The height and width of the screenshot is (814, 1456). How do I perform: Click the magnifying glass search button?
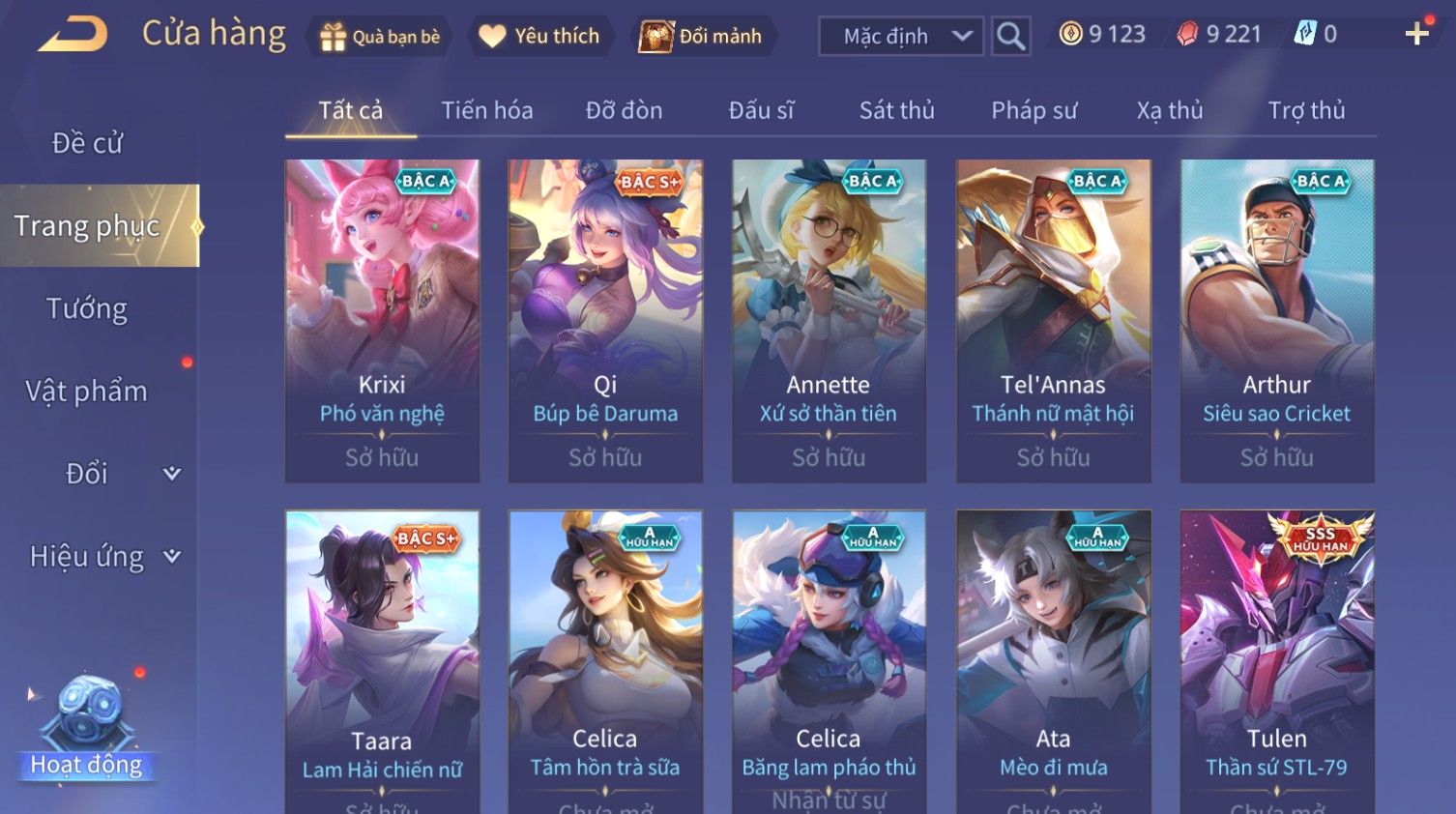click(x=1010, y=37)
